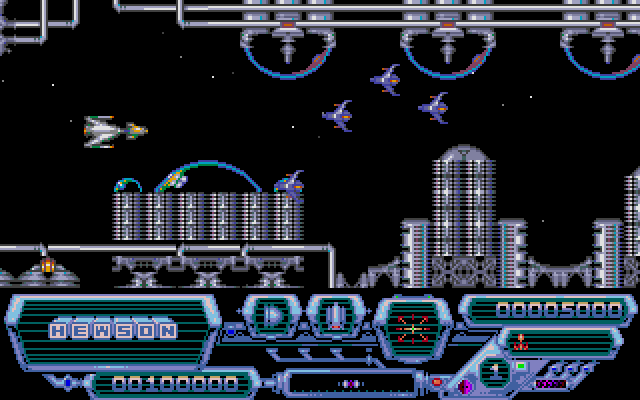Choose the cannon weapon power-up icon

[x=336, y=317]
